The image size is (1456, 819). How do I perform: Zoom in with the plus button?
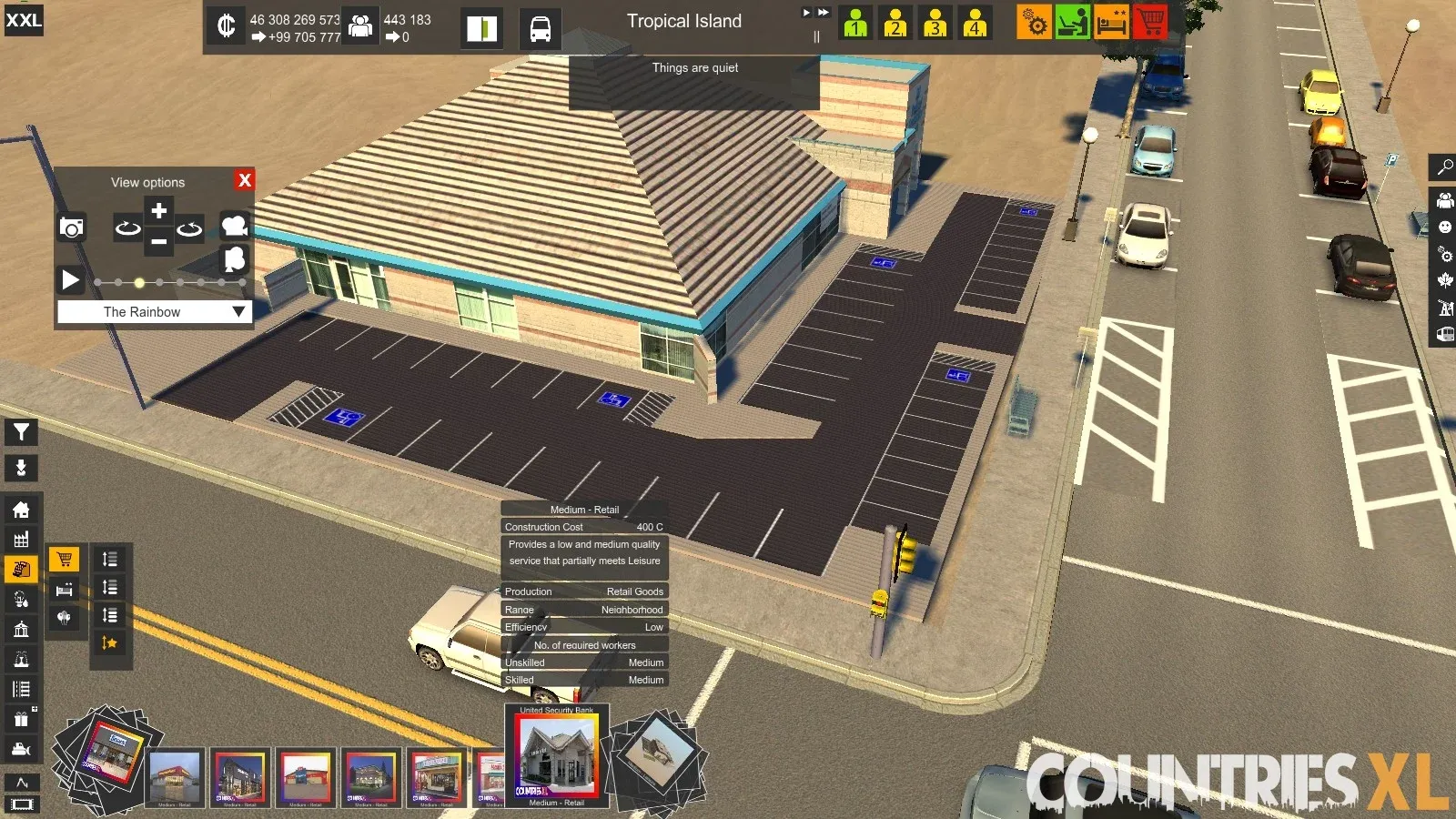pos(158,211)
